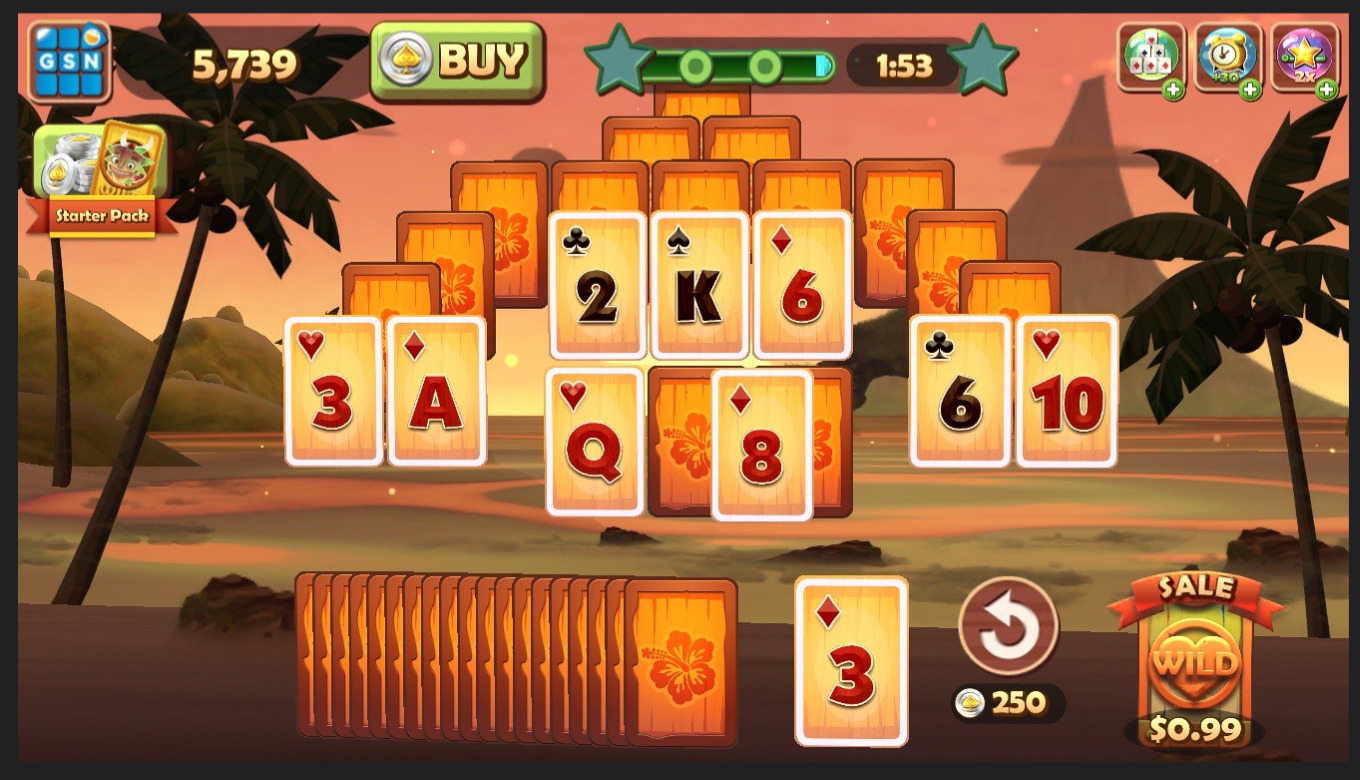Click the plus on the timer booster

click(1251, 90)
